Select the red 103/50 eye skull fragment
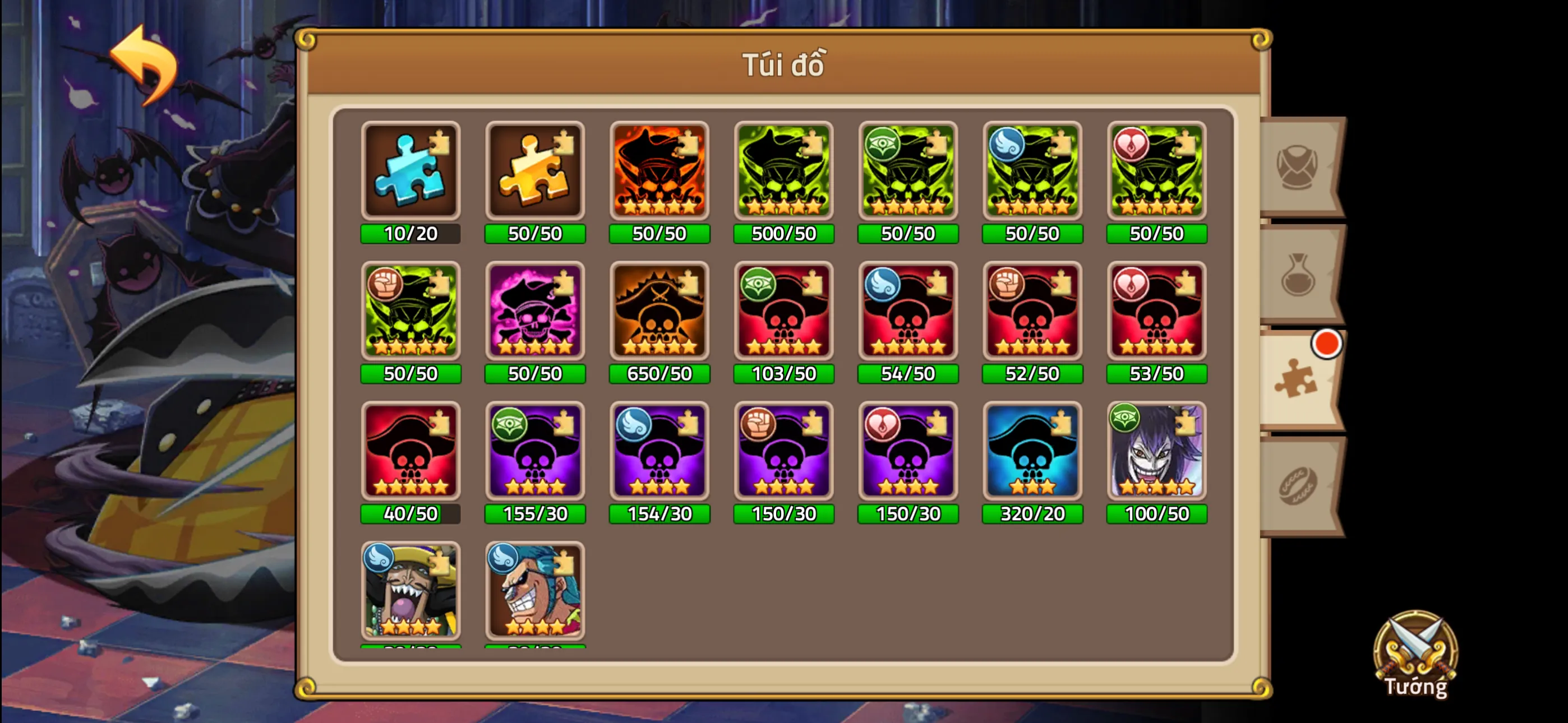The width and height of the screenshot is (1568, 723). pos(784,312)
